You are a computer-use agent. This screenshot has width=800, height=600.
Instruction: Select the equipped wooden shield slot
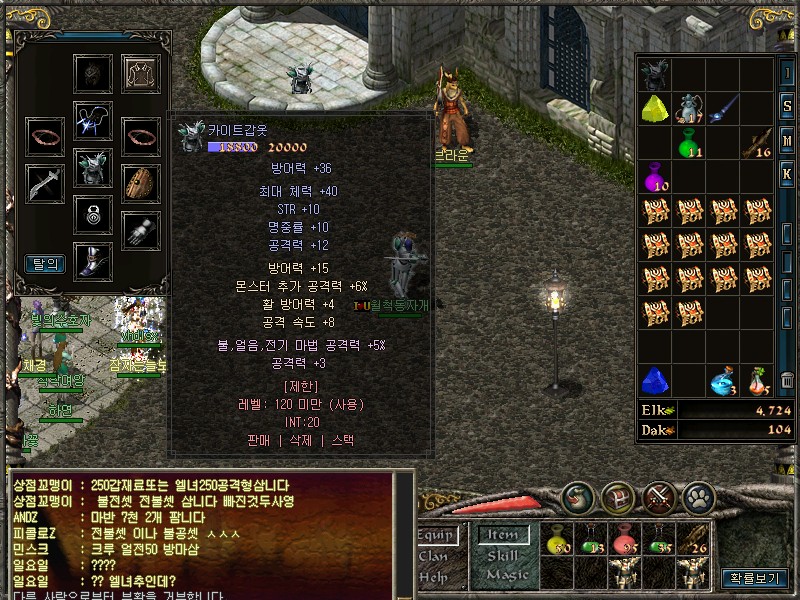coord(141,183)
